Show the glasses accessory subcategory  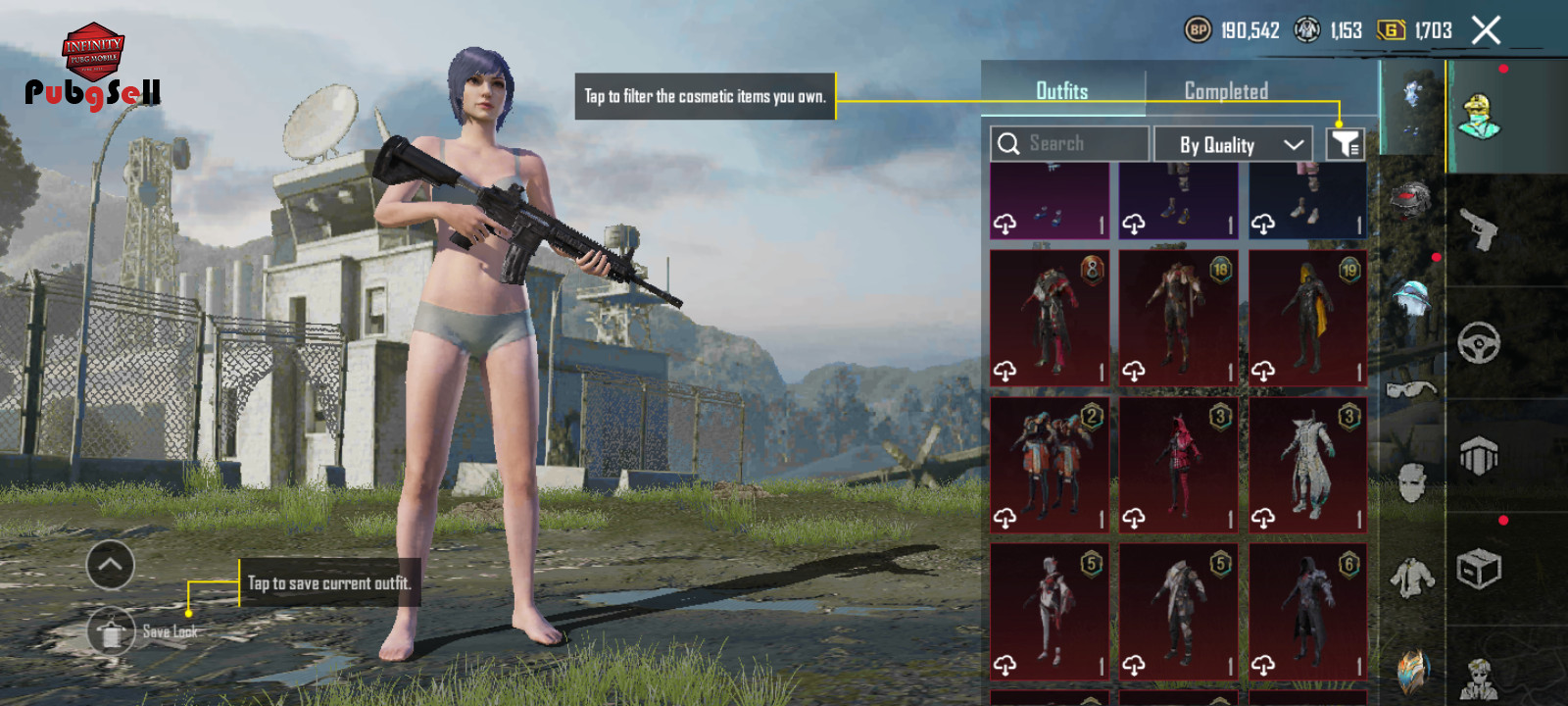tap(1411, 390)
